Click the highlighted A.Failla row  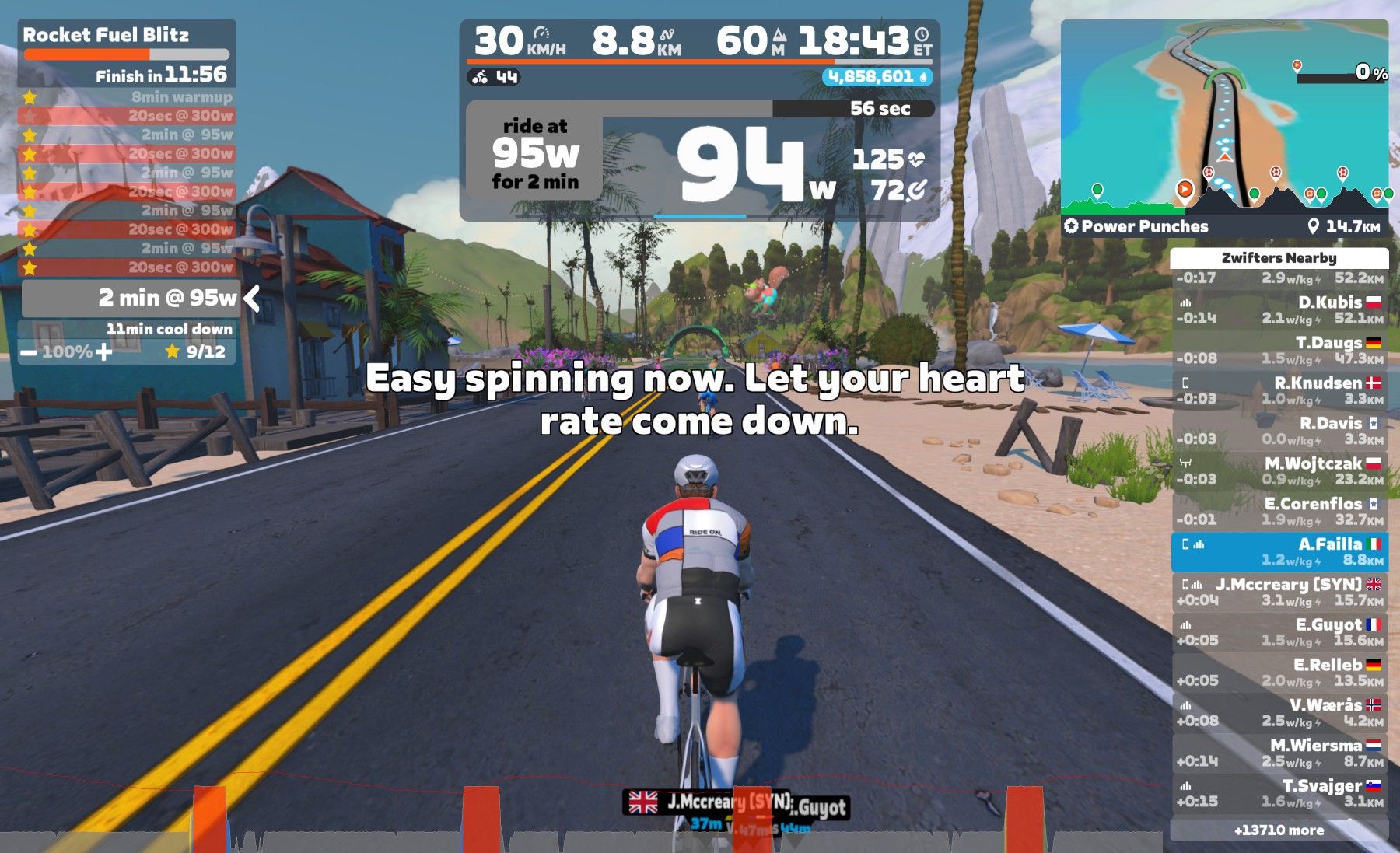click(x=1279, y=551)
